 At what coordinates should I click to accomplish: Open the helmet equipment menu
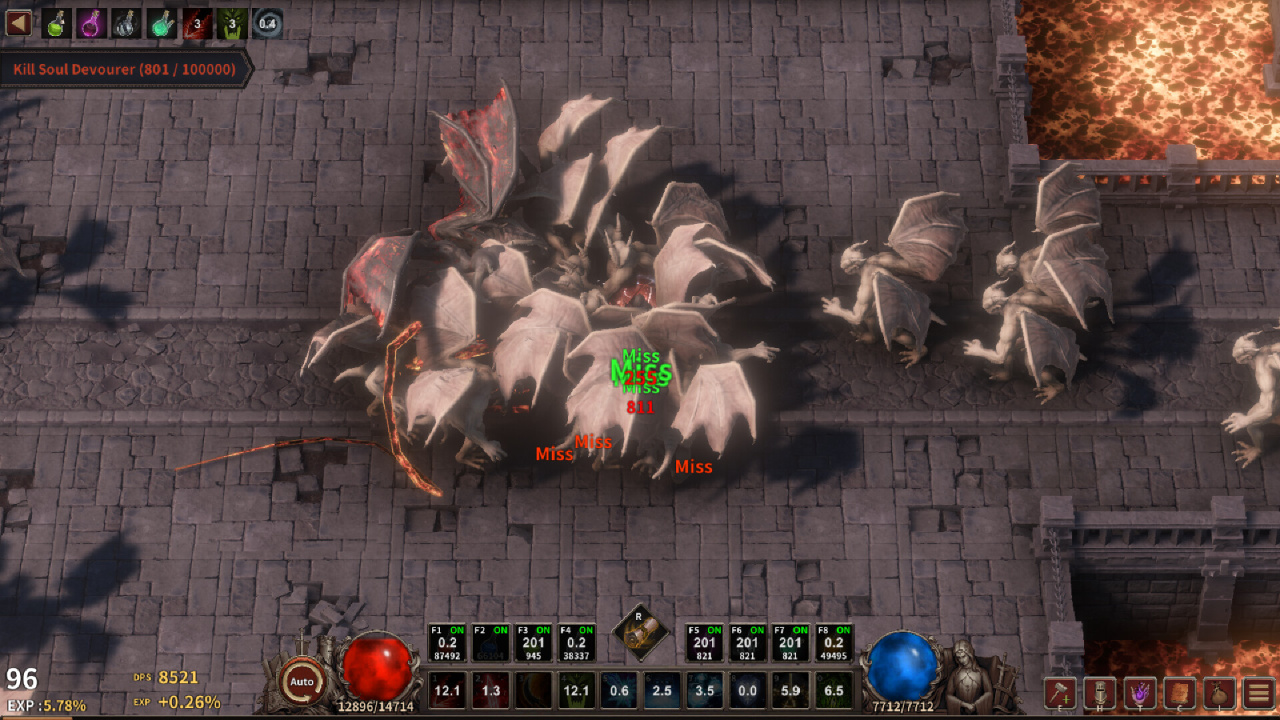(1100, 692)
